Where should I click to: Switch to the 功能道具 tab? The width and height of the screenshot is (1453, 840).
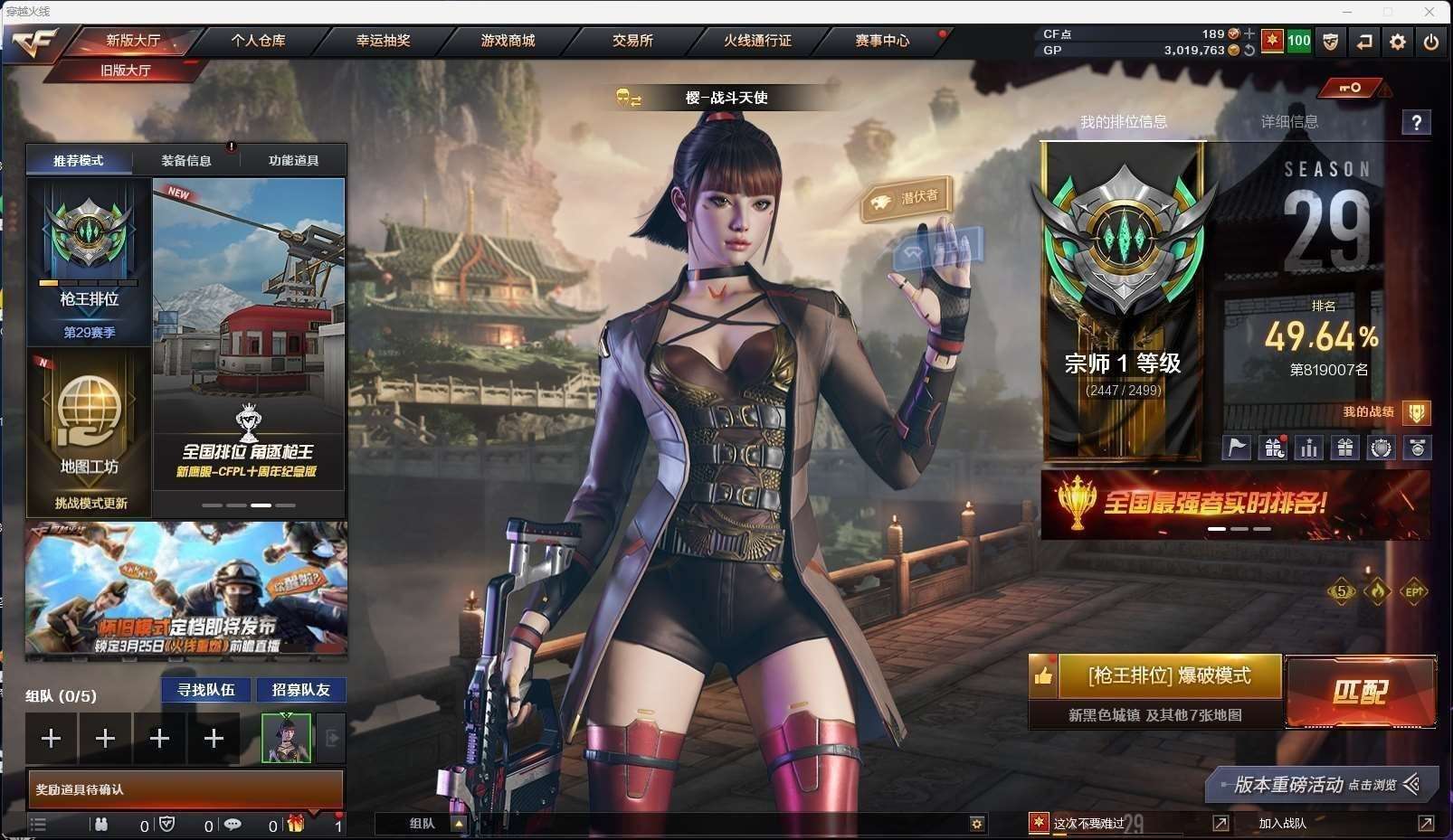point(293,161)
